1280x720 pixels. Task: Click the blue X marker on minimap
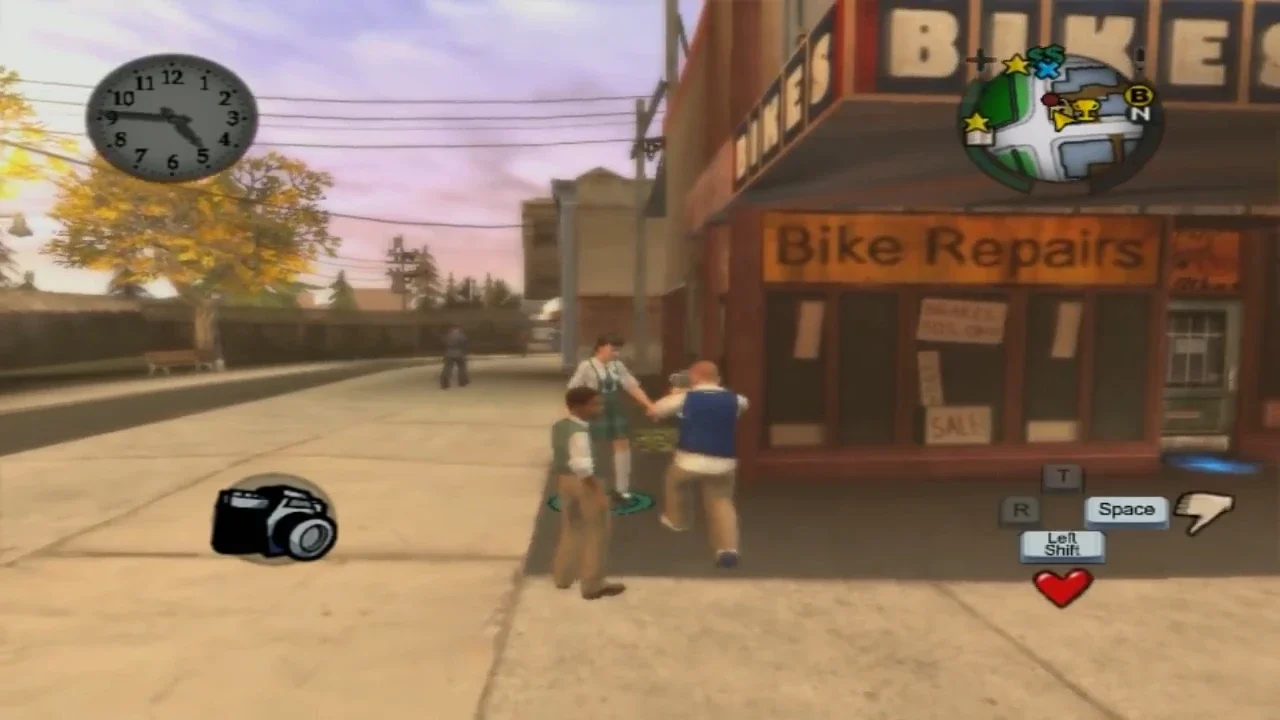point(1047,70)
